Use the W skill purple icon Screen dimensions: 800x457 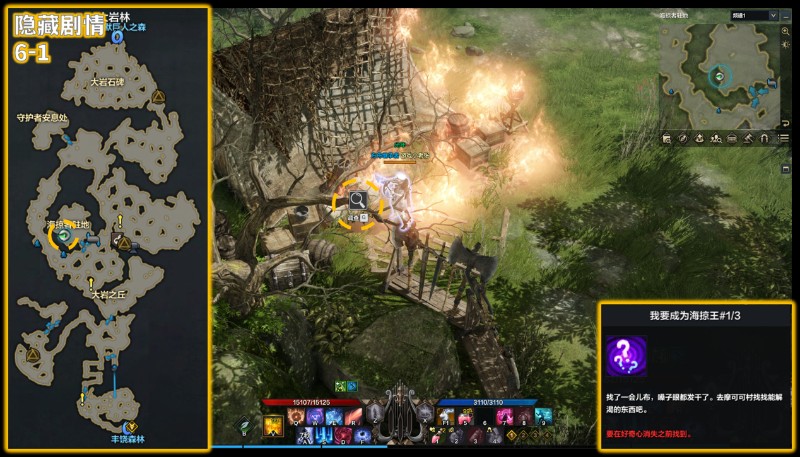[x=315, y=417]
